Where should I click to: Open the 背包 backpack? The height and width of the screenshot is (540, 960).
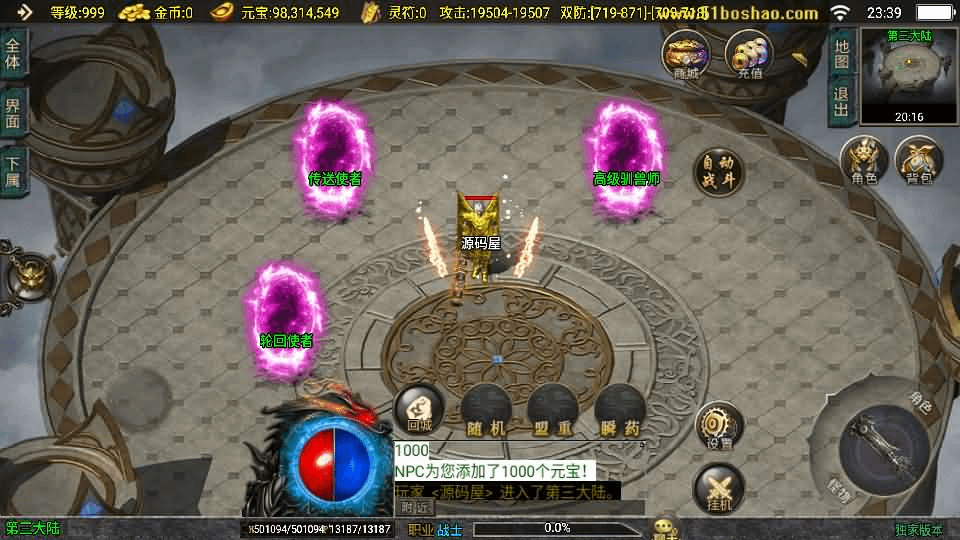[x=919, y=160]
